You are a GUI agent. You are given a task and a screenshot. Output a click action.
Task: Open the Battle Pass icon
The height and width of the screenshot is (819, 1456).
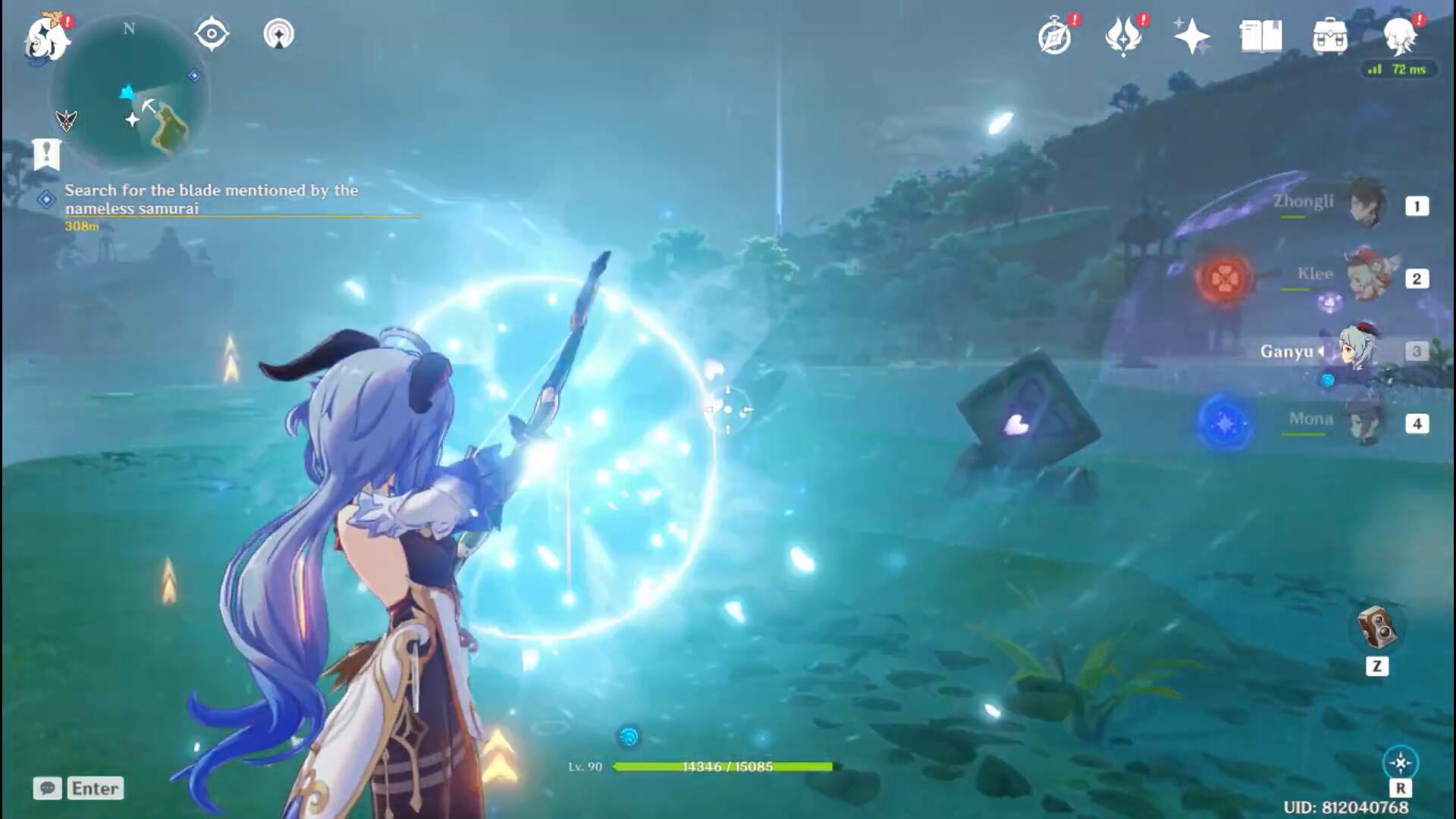(x=1123, y=36)
